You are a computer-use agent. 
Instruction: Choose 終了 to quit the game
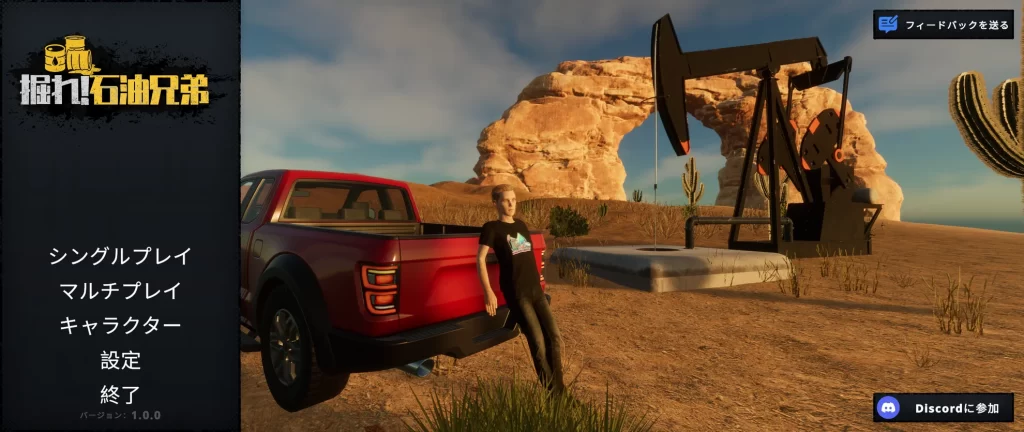point(120,393)
